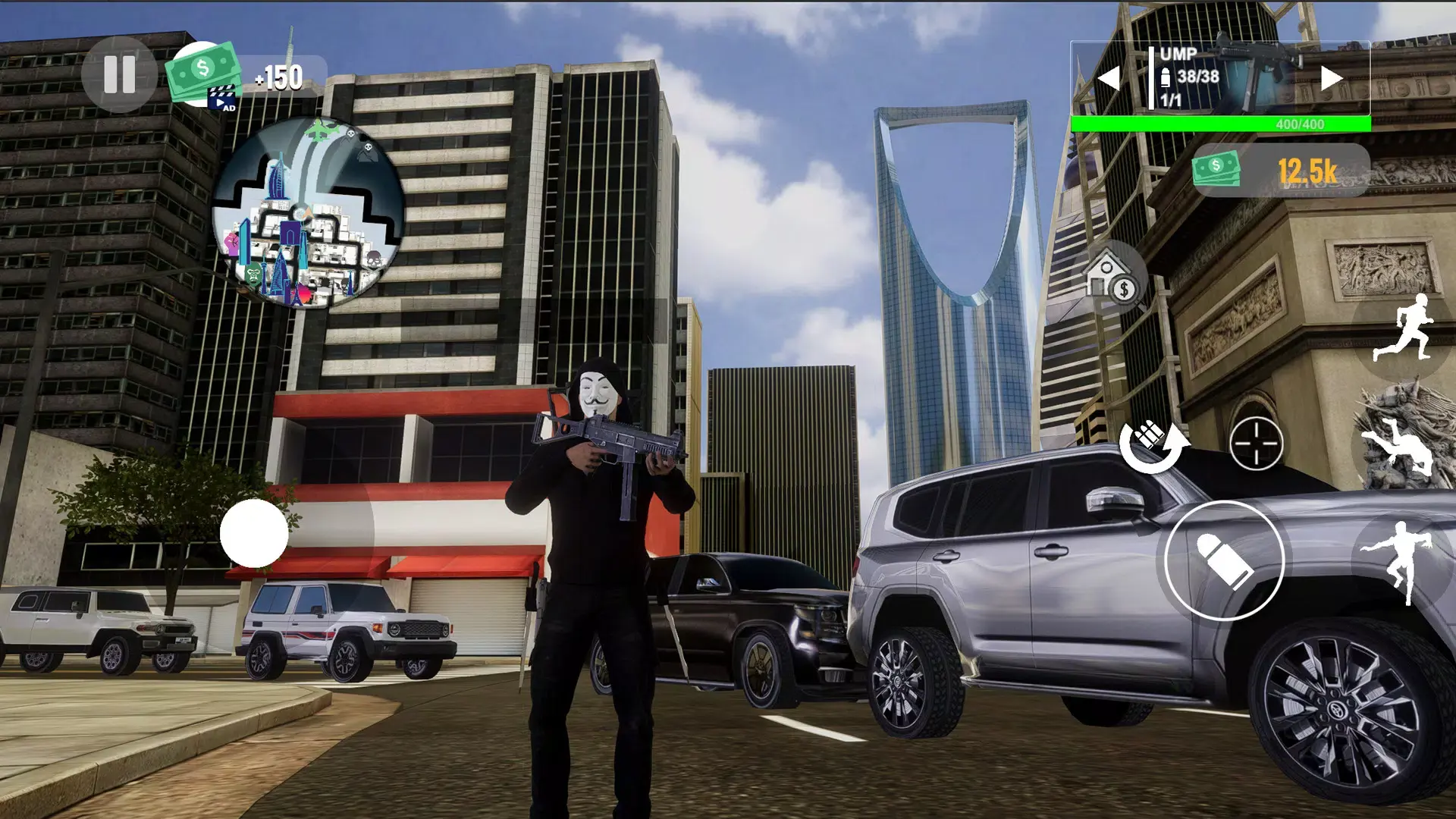Reload weapon with the magazine icon

point(1152,445)
